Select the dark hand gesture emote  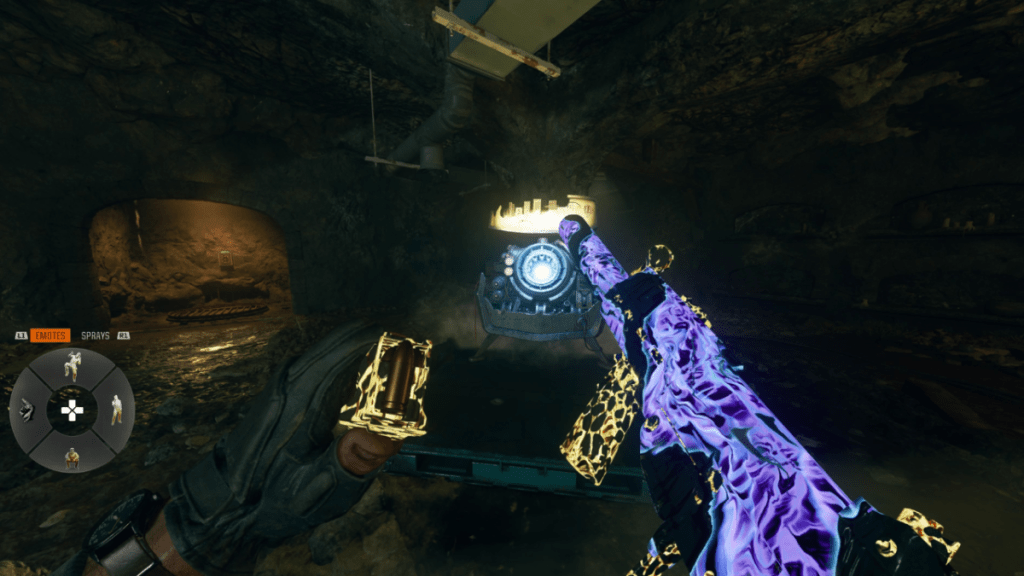[x=27, y=410]
